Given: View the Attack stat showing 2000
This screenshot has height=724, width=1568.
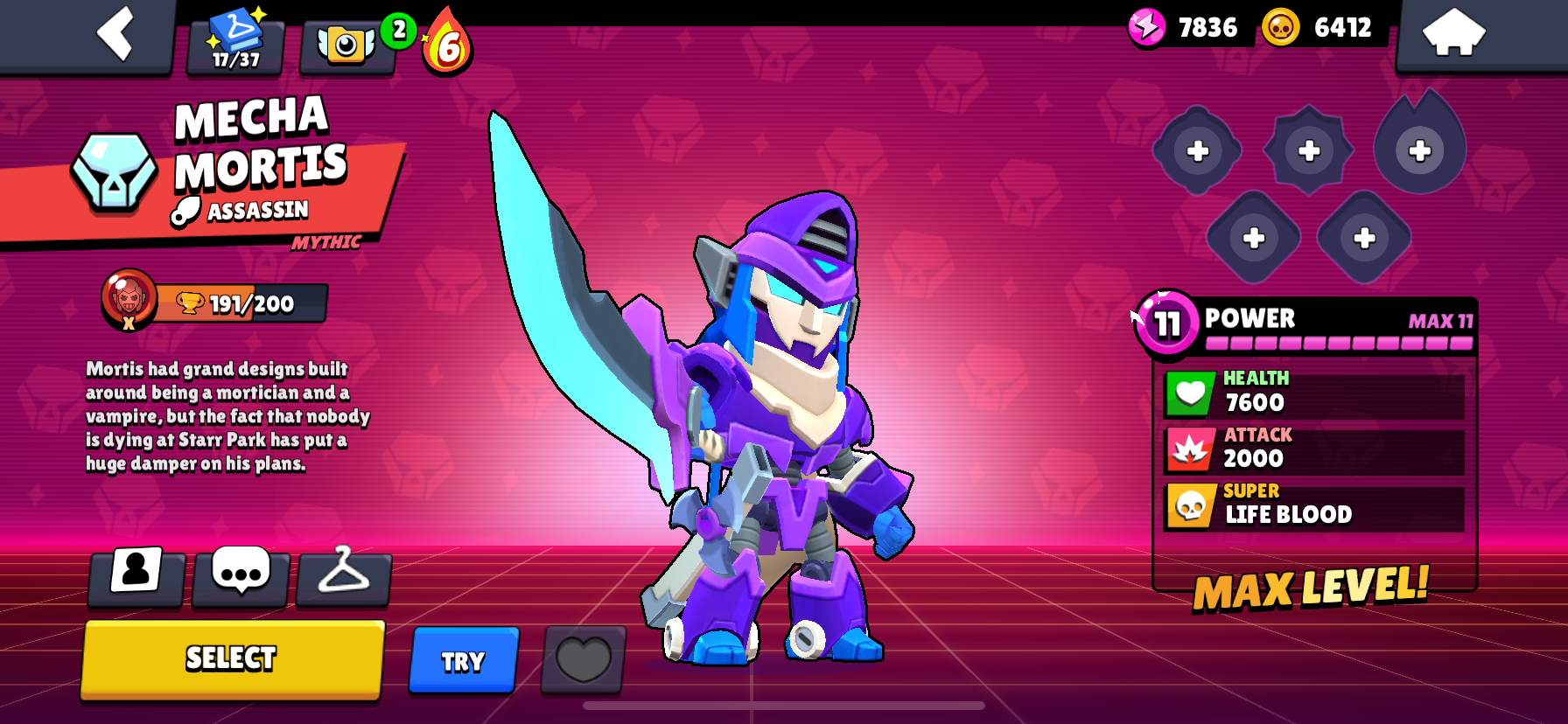Looking at the screenshot, I should click(1312, 448).
